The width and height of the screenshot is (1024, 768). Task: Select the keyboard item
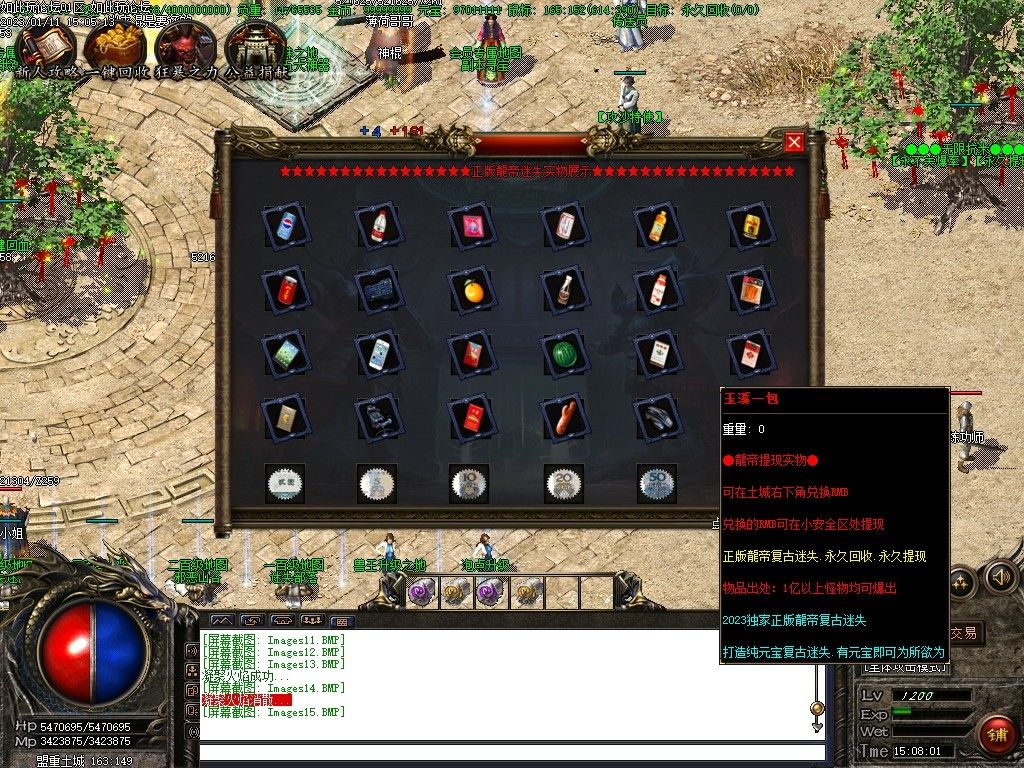379,290
